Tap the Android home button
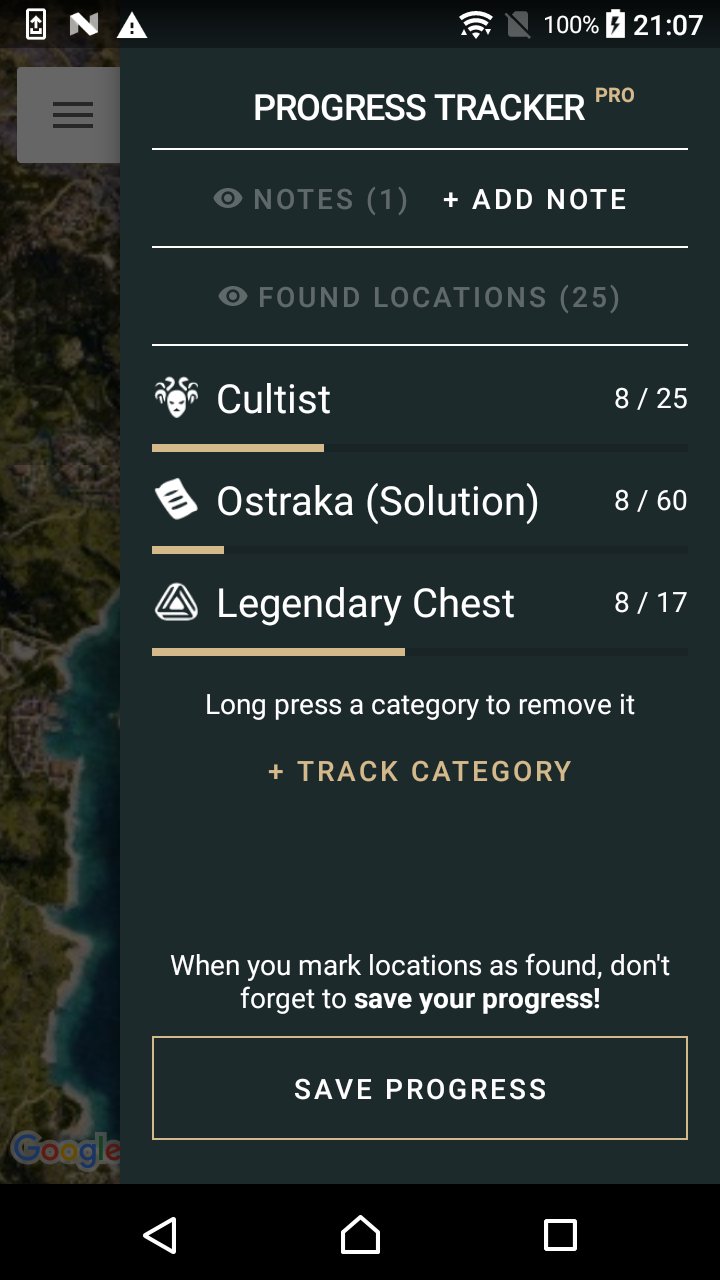This screenshot has height=1280, width=720. (x=360, y=1235)
